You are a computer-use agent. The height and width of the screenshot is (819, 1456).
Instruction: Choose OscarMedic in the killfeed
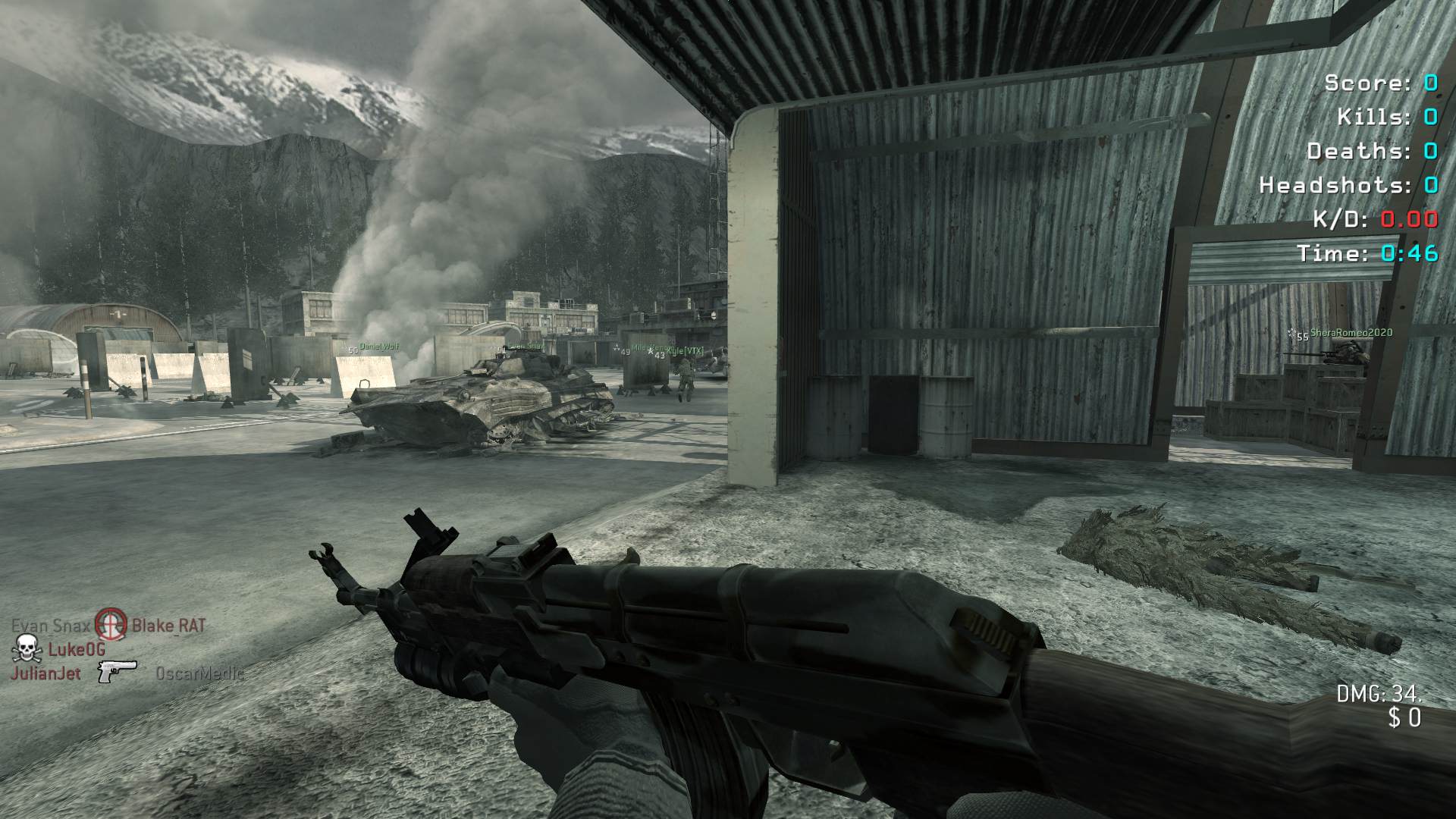(199, 673)
